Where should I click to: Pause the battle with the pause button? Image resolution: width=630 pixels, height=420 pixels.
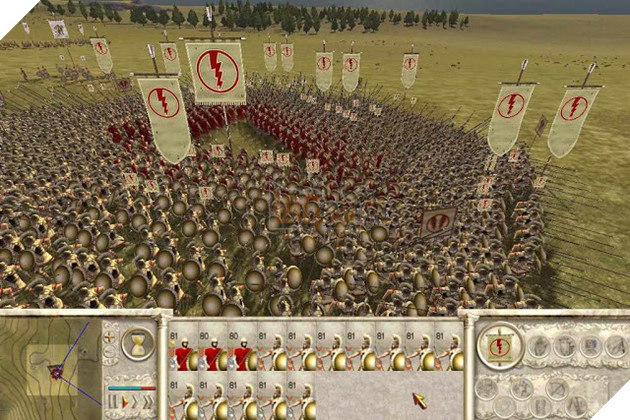[x=113, y=402]
